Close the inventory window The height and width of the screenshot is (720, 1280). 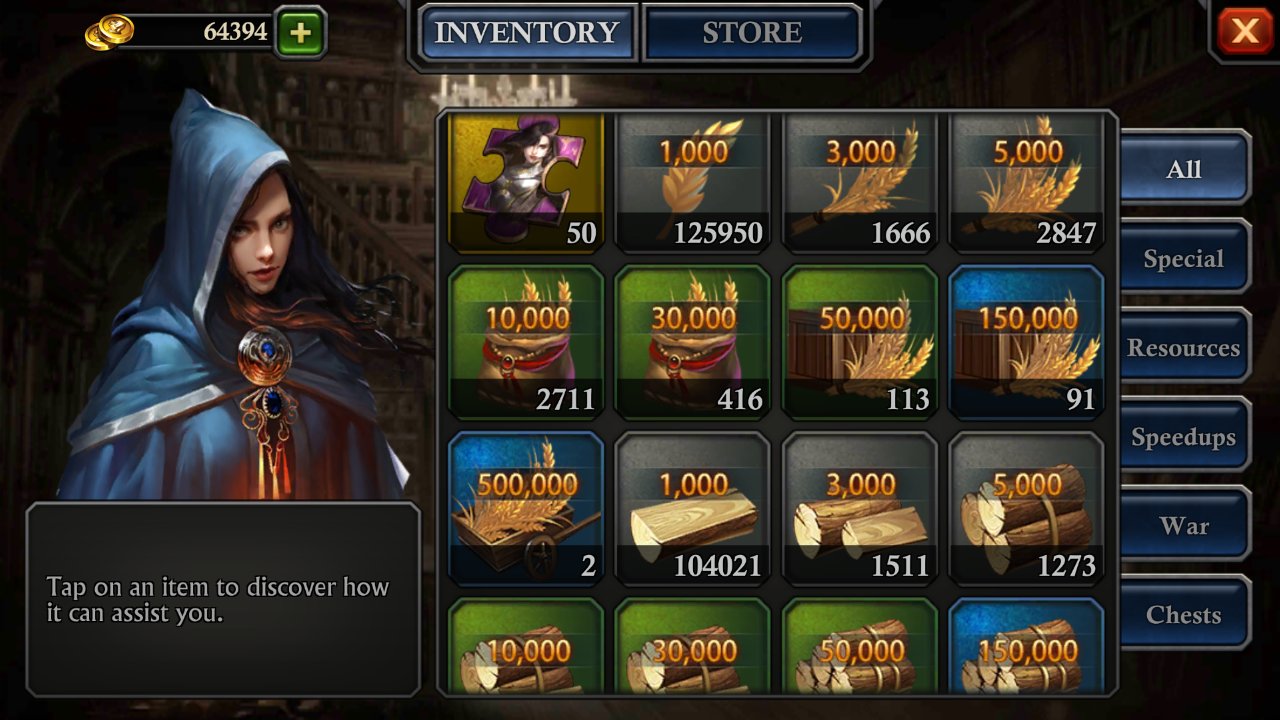tap(1244, 31)
